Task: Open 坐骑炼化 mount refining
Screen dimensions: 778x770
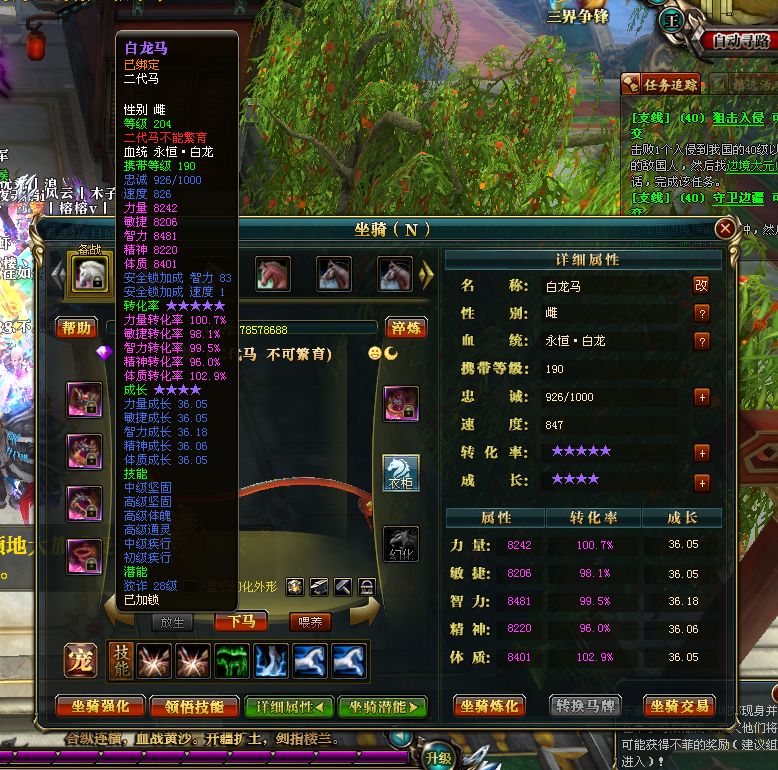Action: (x=490, y=706)
